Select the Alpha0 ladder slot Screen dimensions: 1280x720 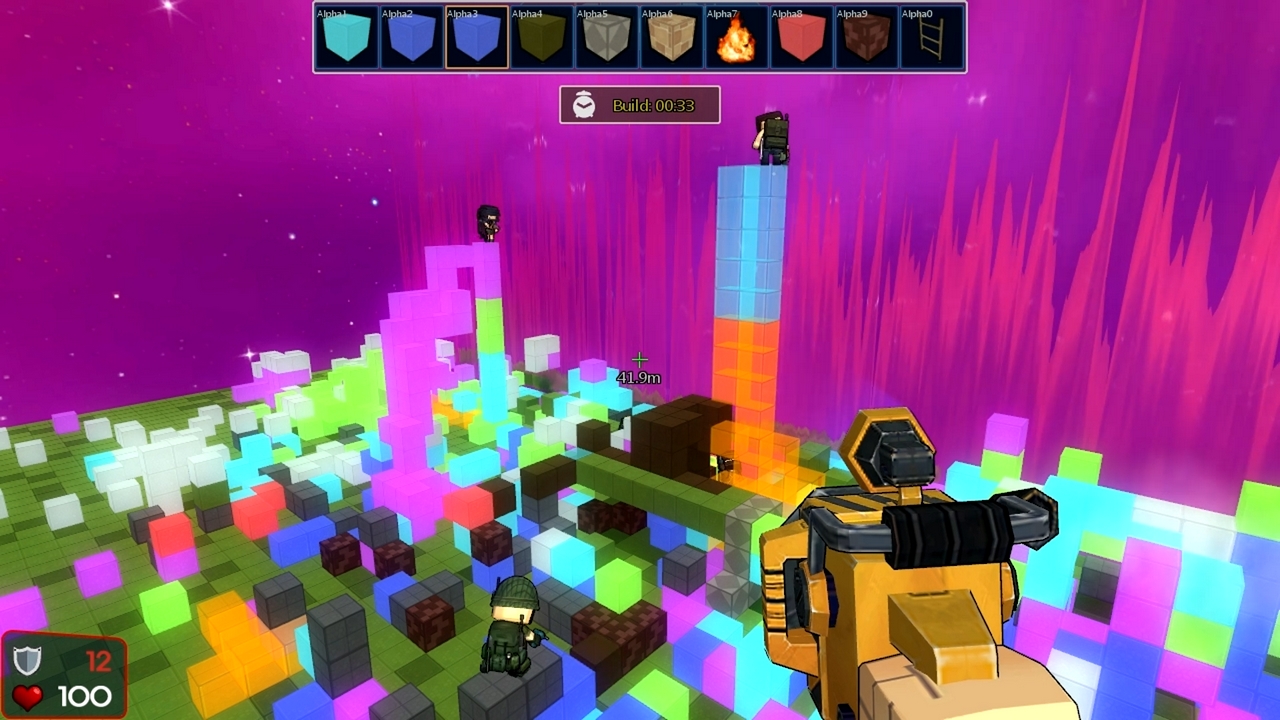931,38
